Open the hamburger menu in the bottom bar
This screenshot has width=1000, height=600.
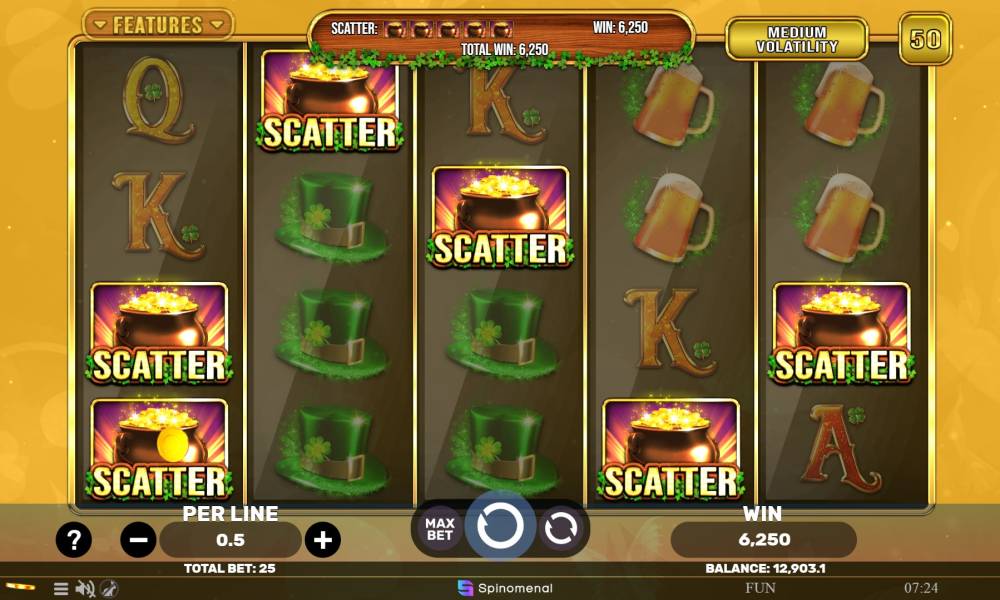[61, 589]
